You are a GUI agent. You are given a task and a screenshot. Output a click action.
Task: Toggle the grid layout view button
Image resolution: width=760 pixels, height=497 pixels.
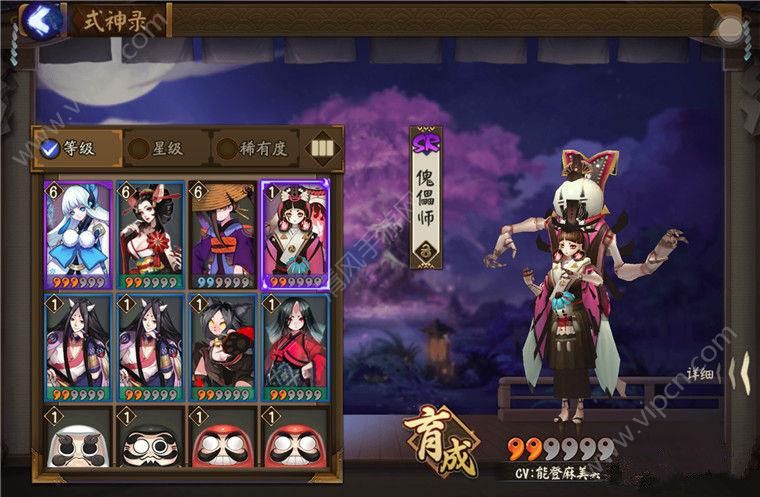[321, 149]
